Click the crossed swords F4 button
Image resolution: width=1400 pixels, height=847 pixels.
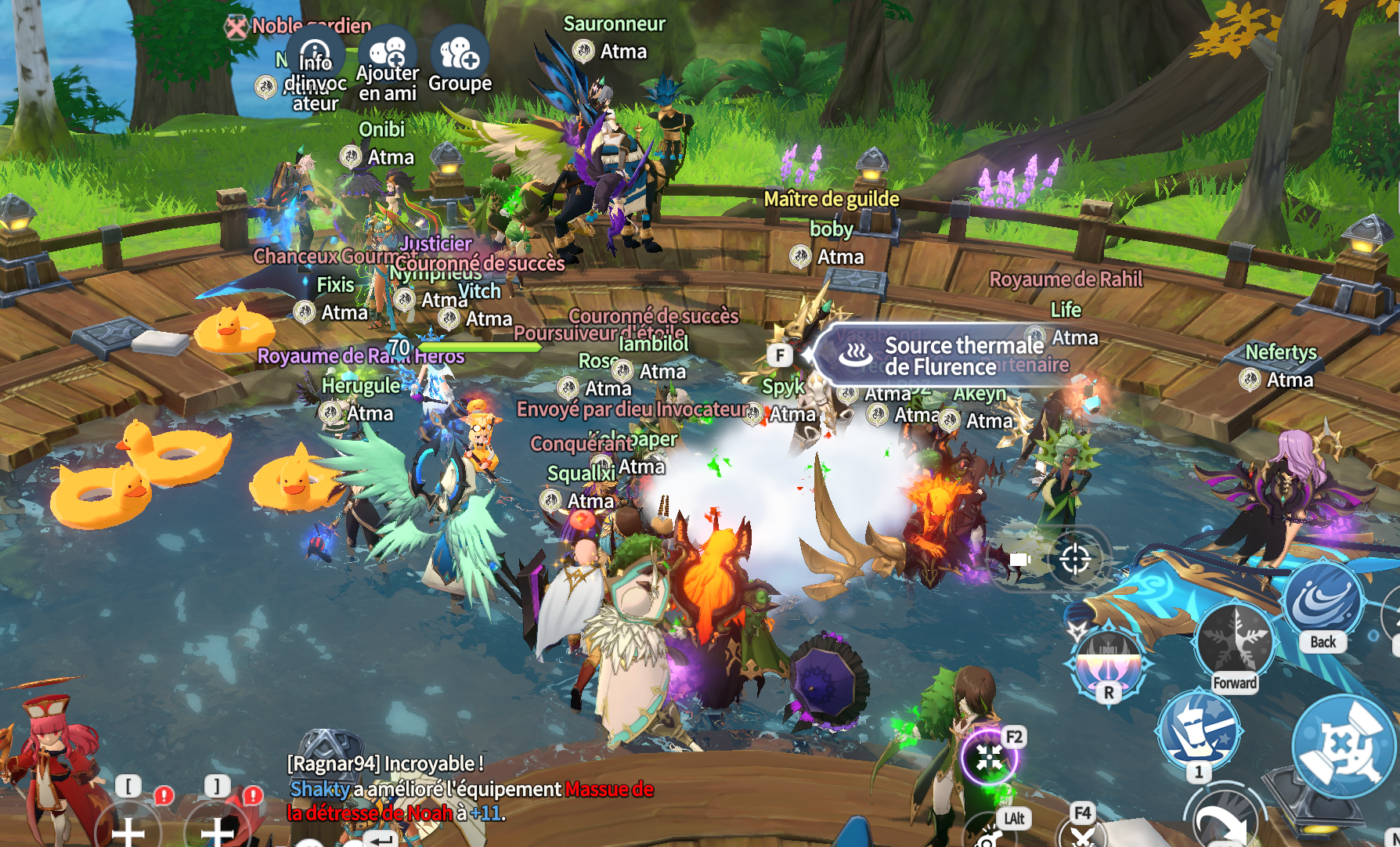(x=1082, y=834)
